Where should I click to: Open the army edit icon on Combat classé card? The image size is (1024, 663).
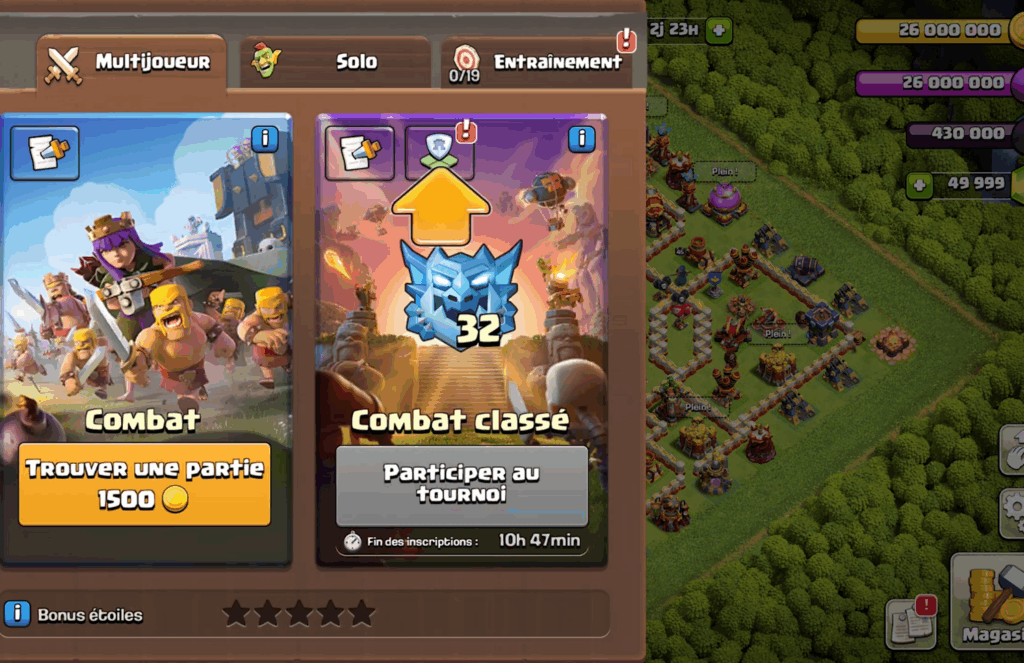(x=360, y=153)
